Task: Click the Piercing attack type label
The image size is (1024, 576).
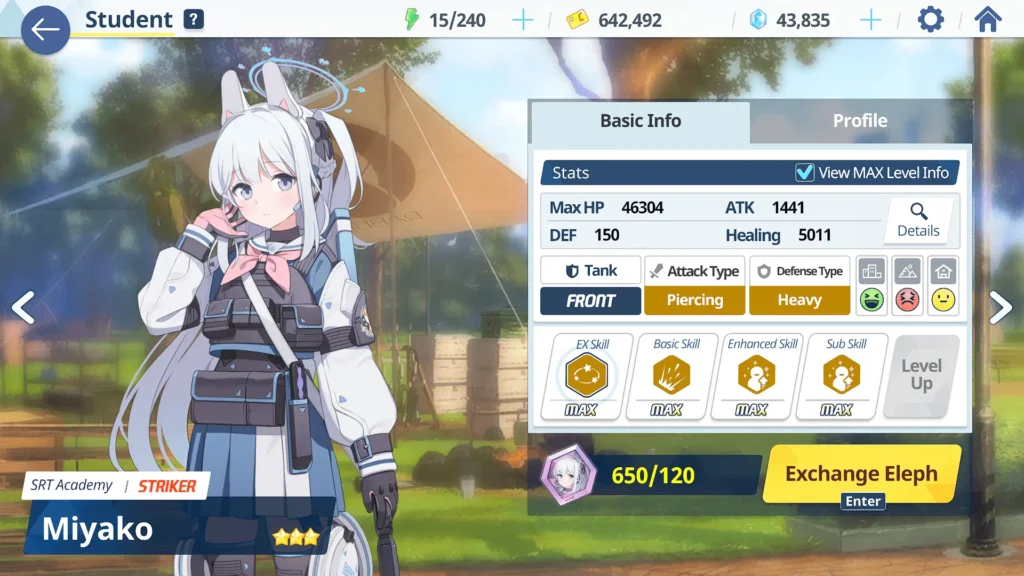Action: tap(694, 300)
